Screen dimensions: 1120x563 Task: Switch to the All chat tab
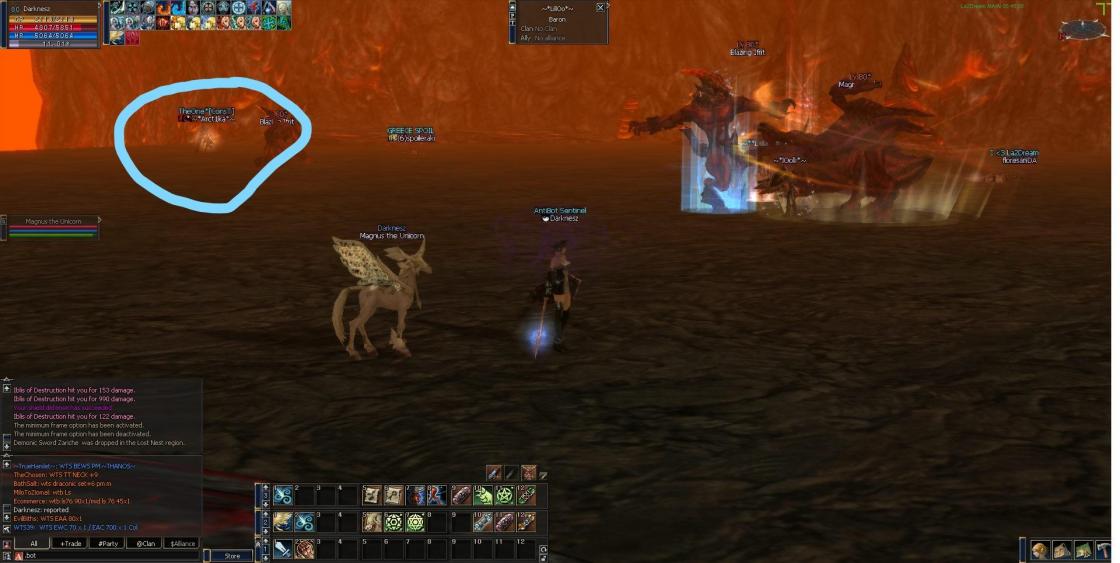33,543
